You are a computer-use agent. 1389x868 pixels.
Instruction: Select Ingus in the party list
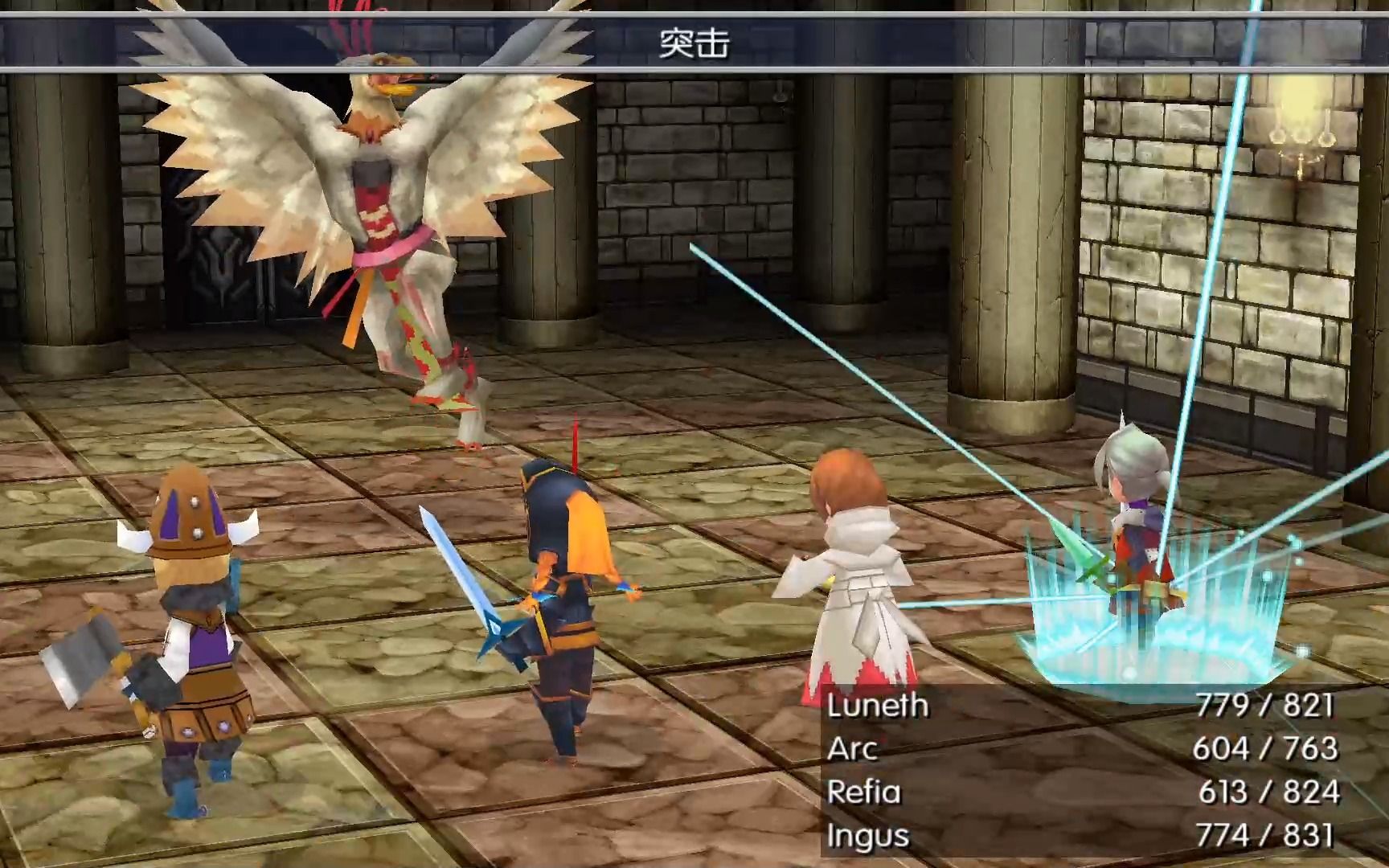point(868,836)
